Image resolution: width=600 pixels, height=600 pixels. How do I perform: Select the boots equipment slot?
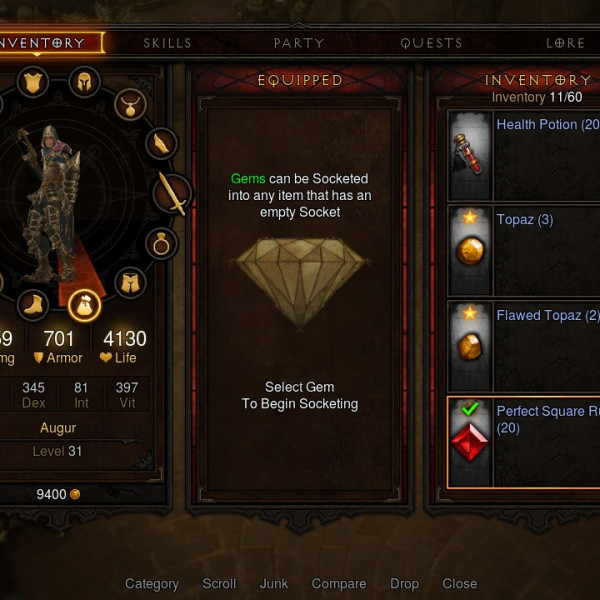[x=33, y=304]
